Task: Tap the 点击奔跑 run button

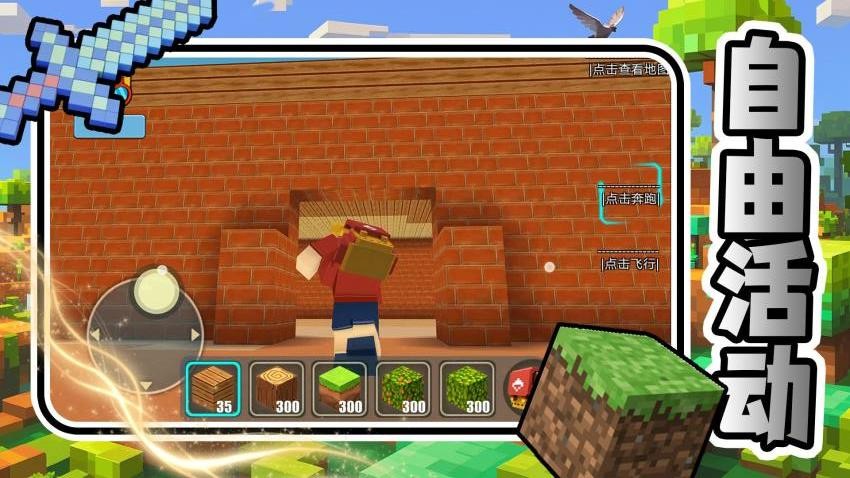Action: pyautogui.click(x=631, y=198)
